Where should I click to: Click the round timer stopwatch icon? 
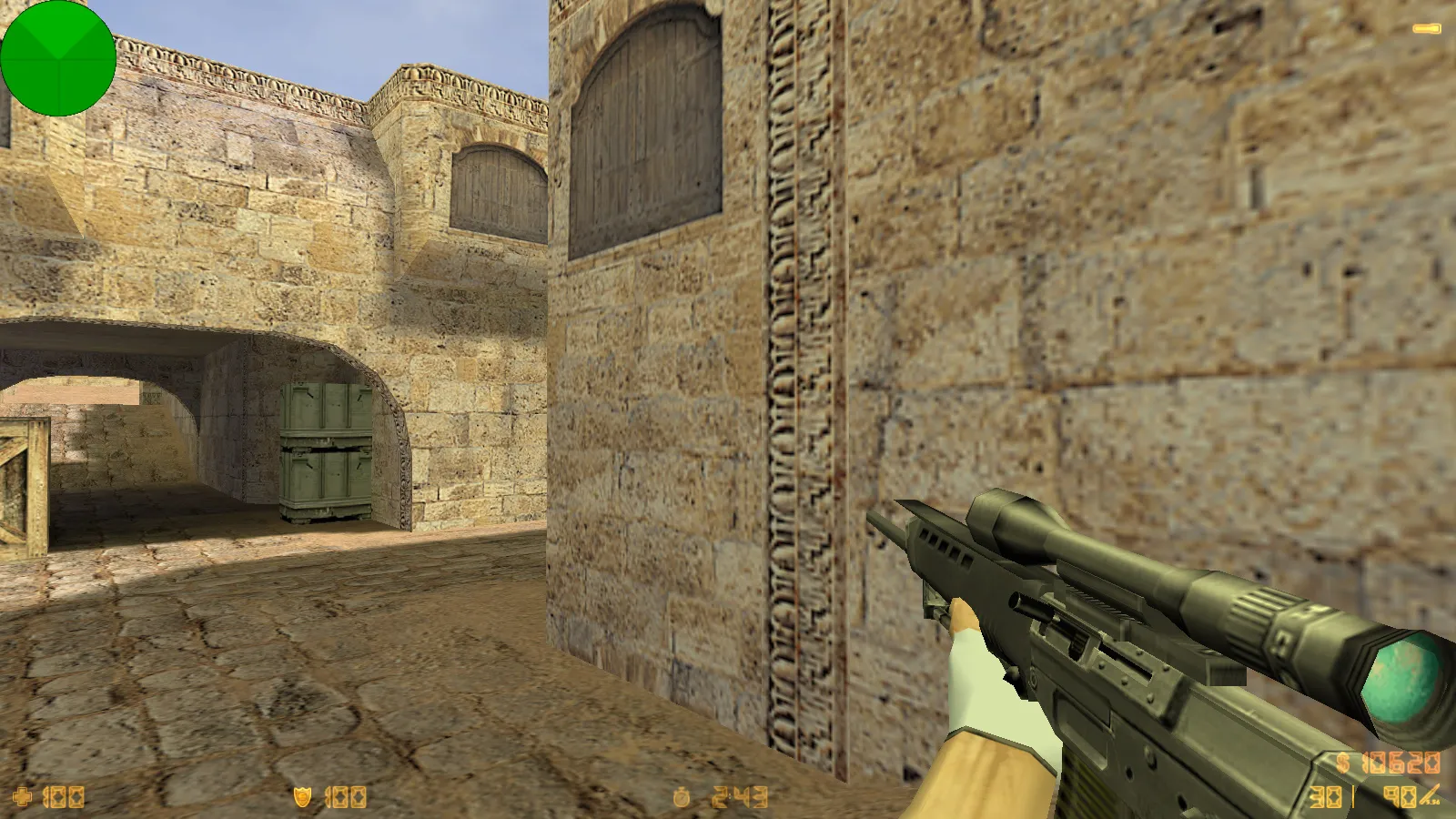coord(682,797)
